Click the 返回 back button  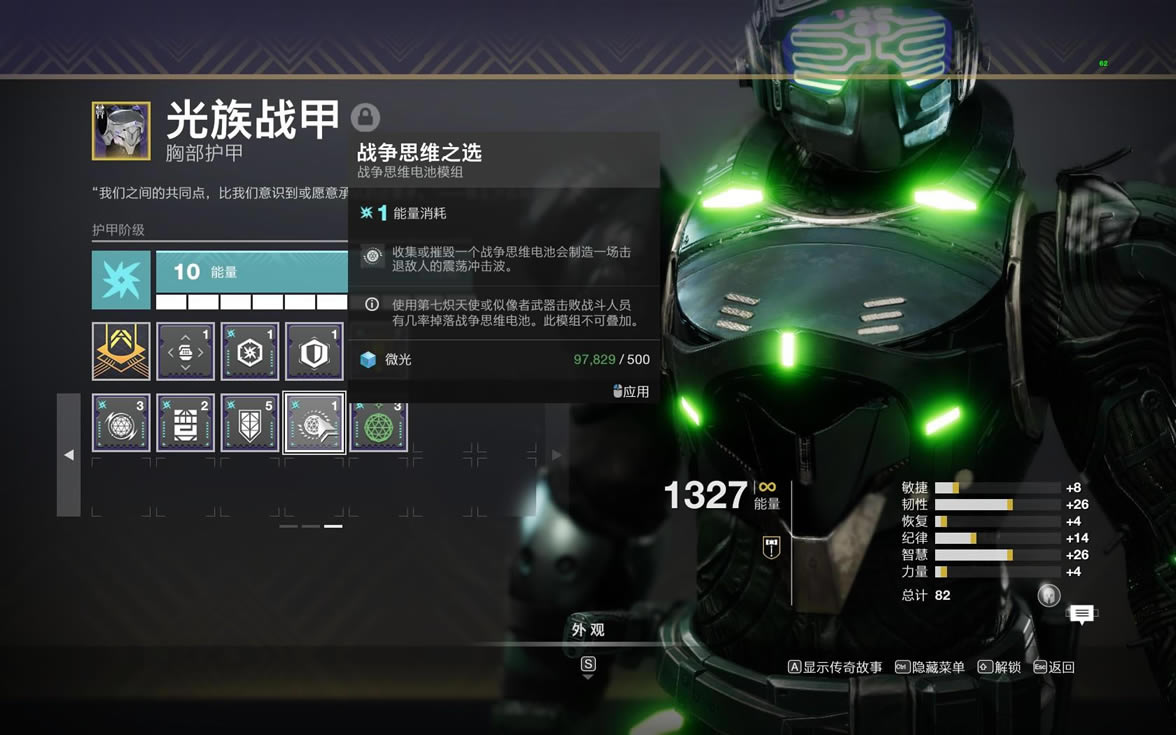tap(1054, 667)
